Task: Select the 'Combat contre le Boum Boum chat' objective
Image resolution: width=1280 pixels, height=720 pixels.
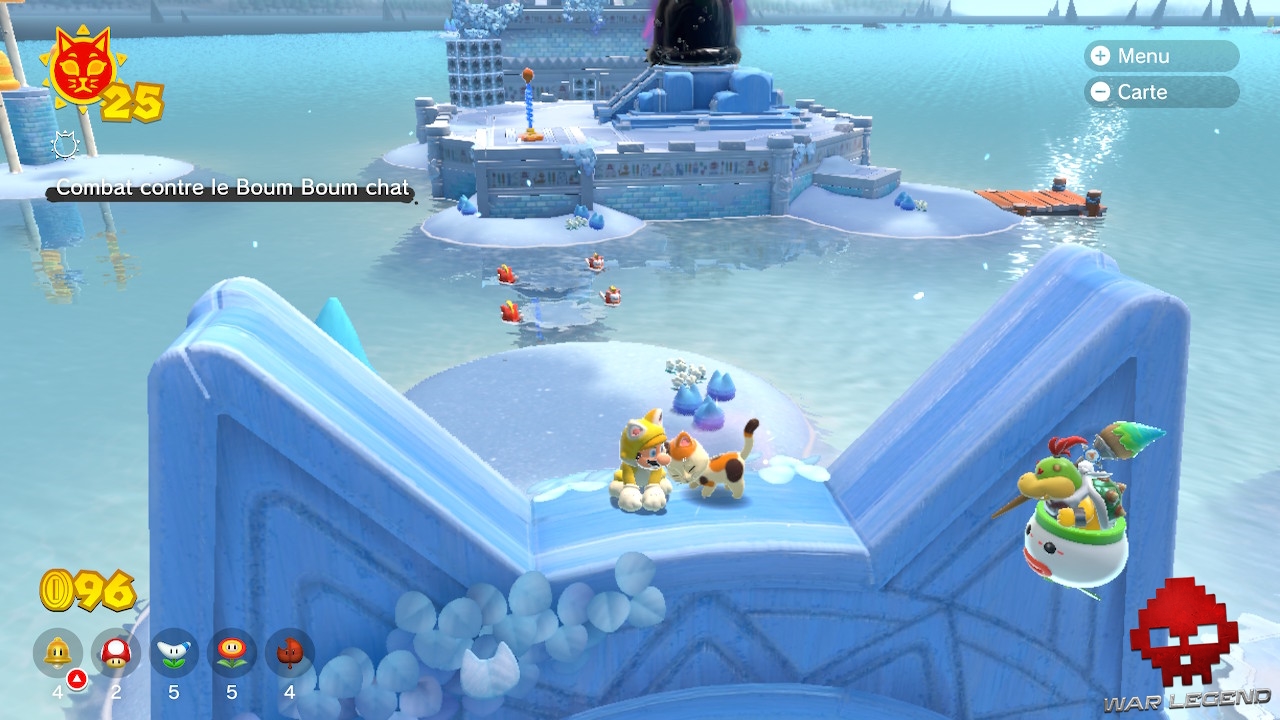Action: click(x=232, y=188)
